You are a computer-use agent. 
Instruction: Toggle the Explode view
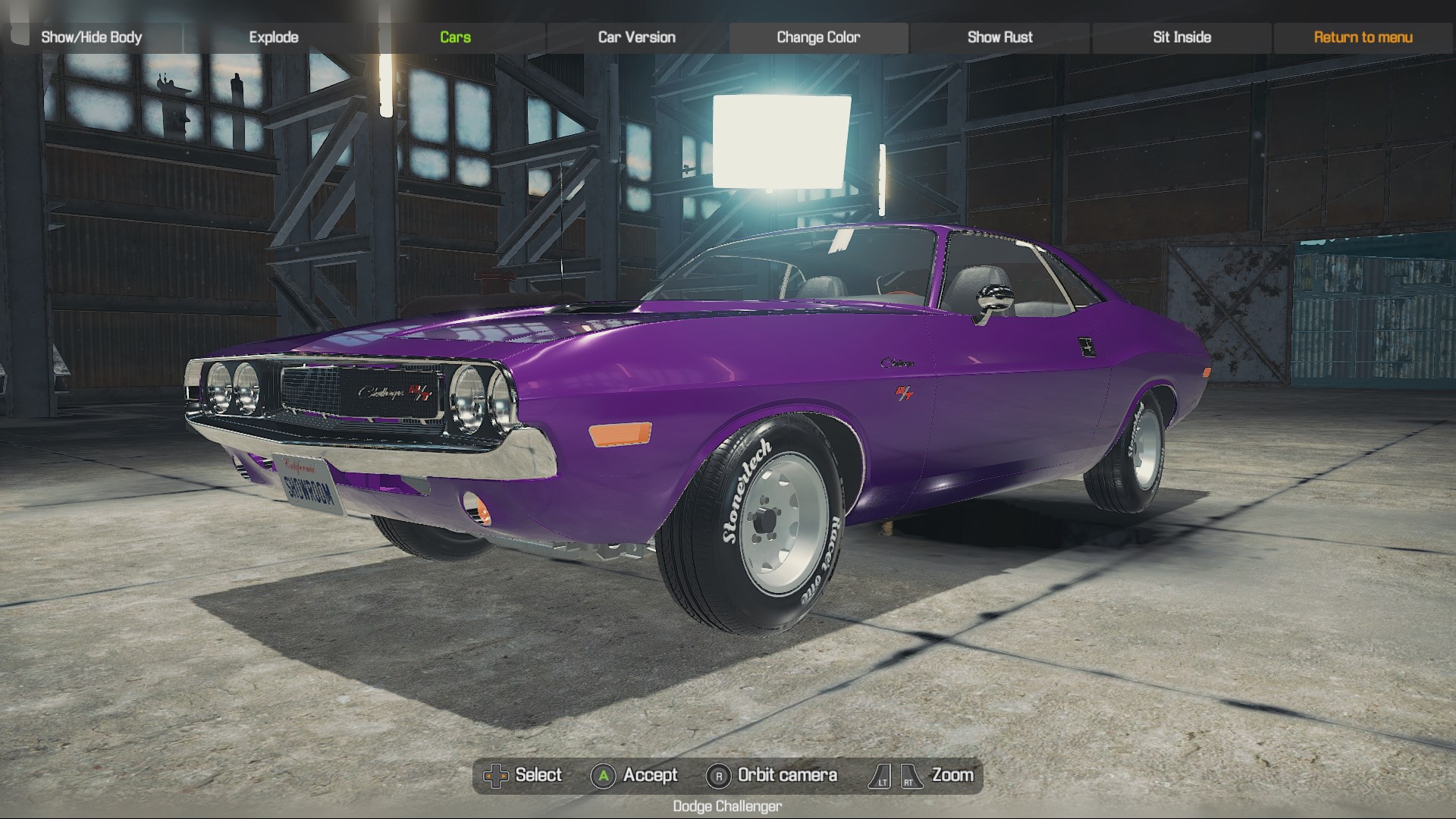tap(273, 36)
